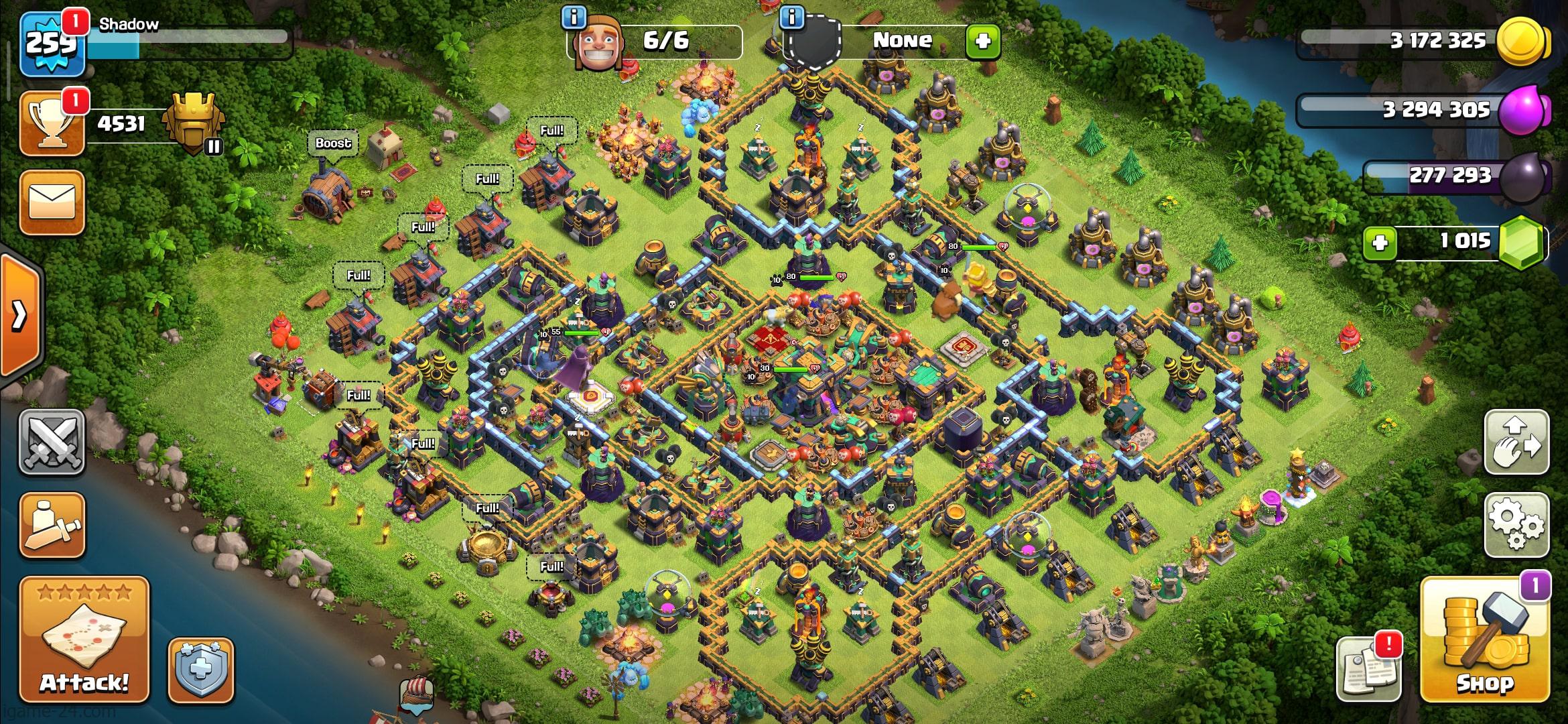Open the army overview sword button
This screenshot has height=724, width=1568.
52,526
